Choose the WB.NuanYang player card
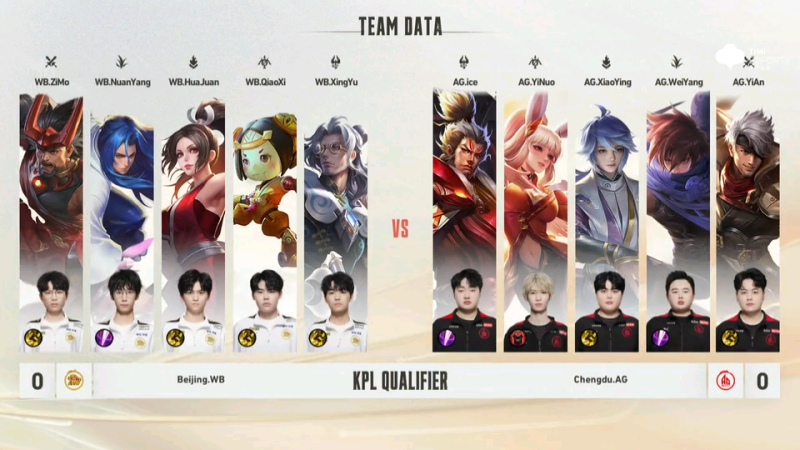This screenshot has height=450, width=800. (x=122, y=220)
